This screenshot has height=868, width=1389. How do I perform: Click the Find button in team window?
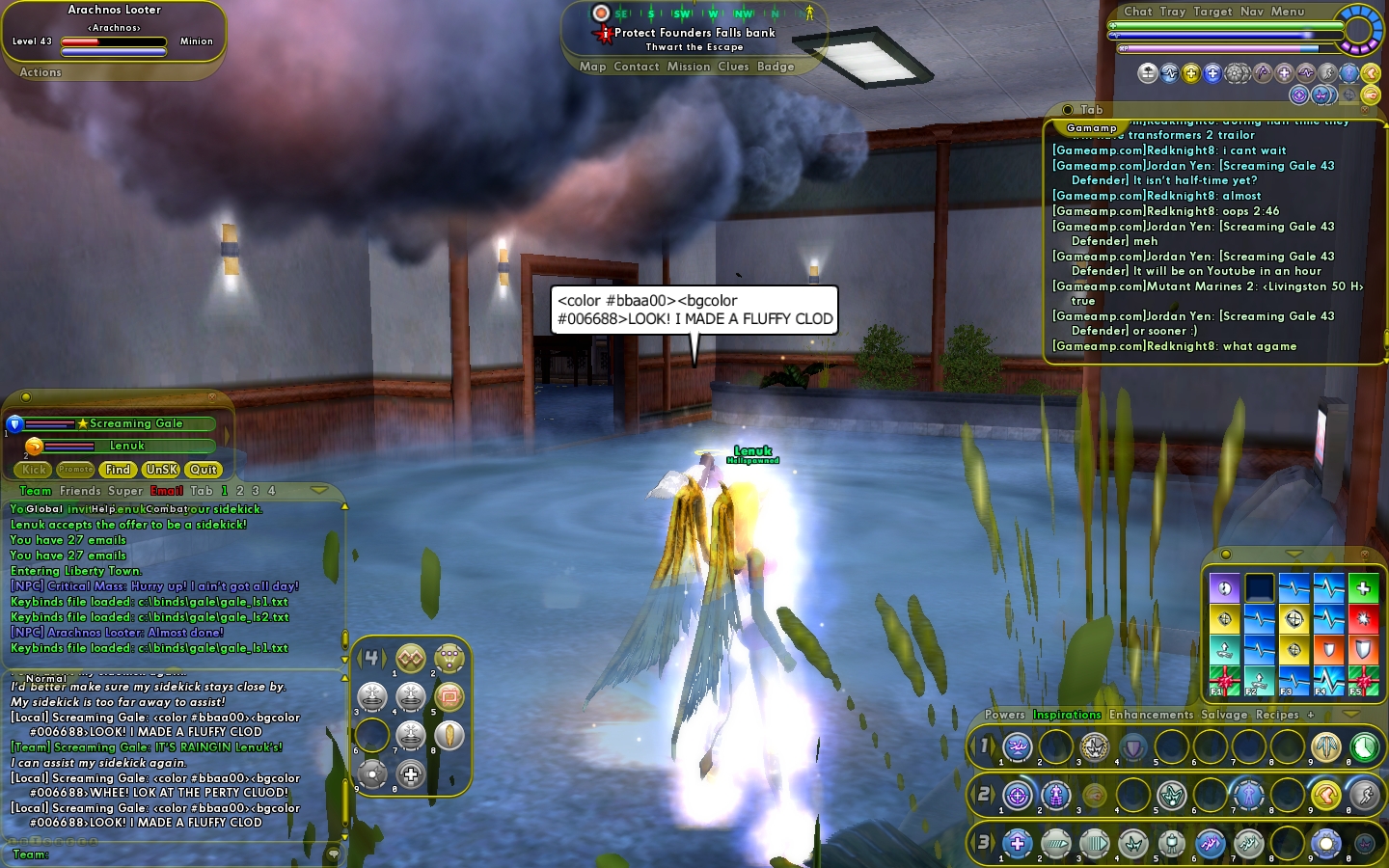(118, 470)
